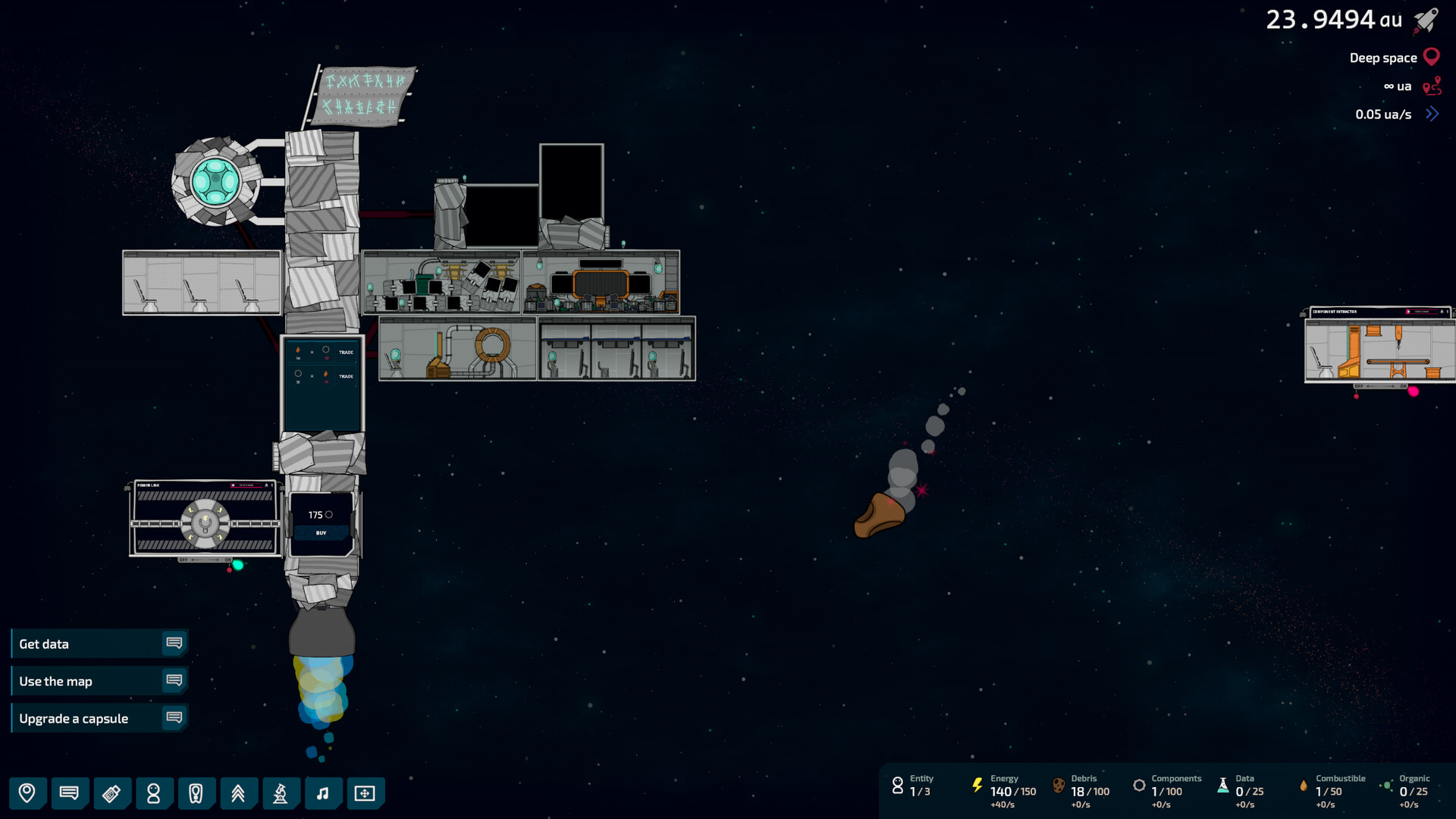Viewport: 1456px width, 819px height.
Task: Open the triple-chevron upgrades button
Action: [238, 793]
